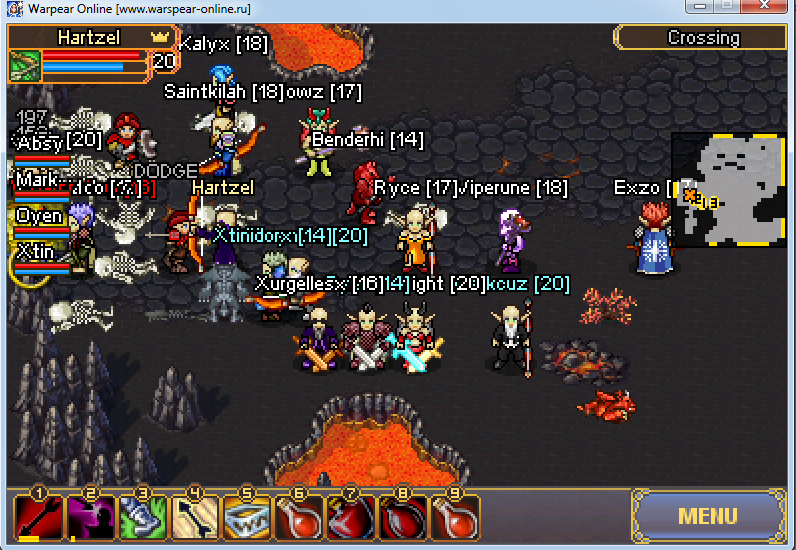Click the Hartzel player name panel
The width and height of the screenshot is (796, 550).
(90, 37)
